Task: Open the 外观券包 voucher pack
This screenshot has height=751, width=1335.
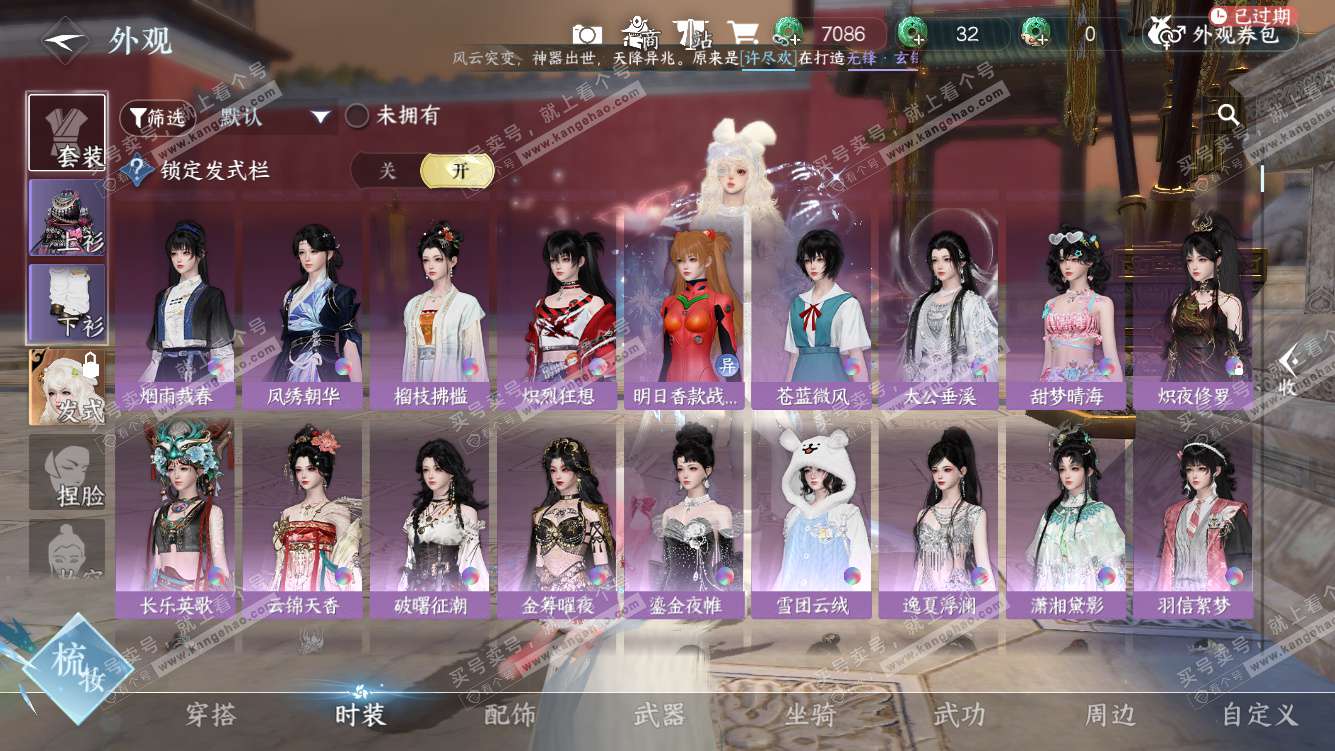Action: 1221,34
